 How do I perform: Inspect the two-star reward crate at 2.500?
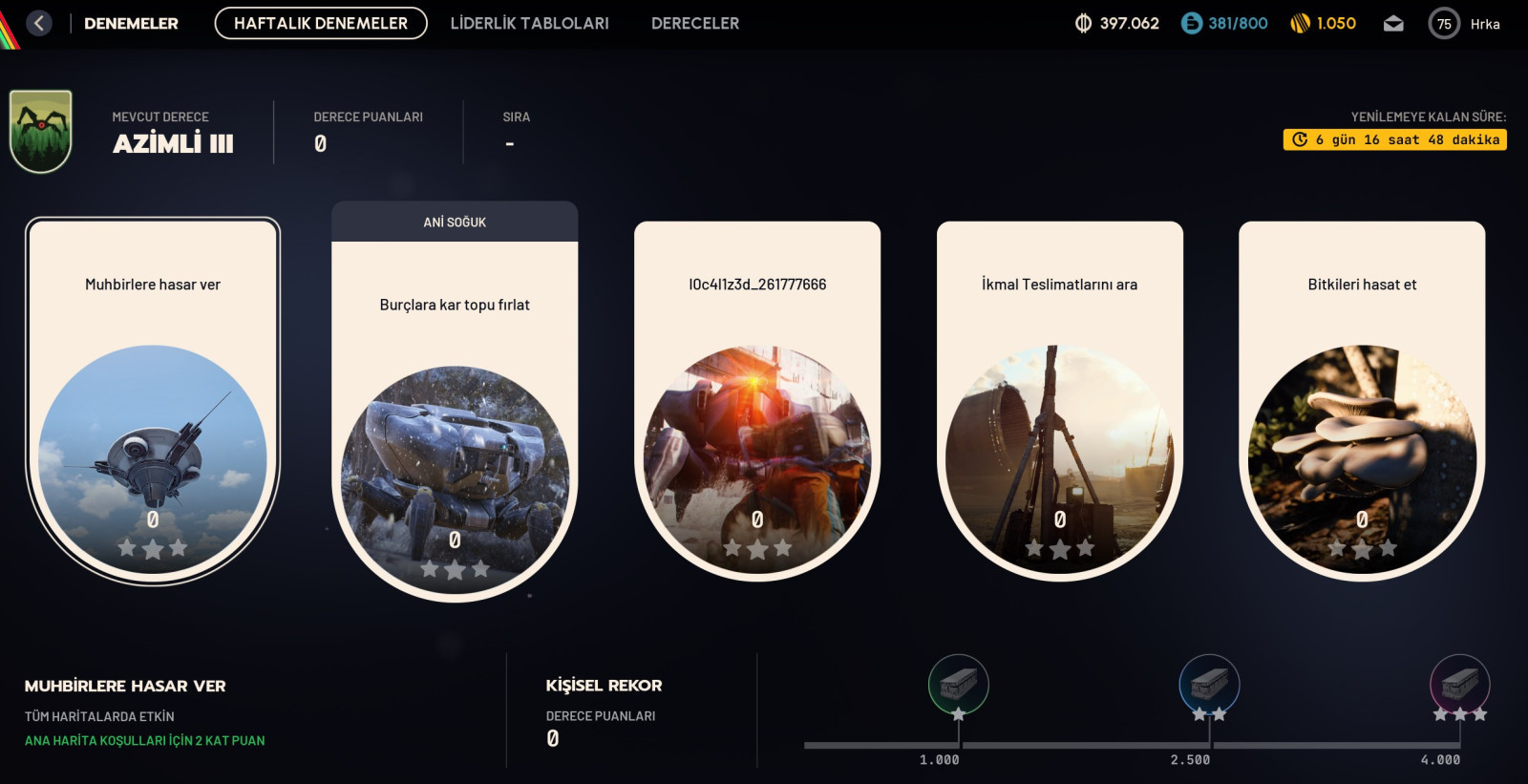[x=1209, y=685]
